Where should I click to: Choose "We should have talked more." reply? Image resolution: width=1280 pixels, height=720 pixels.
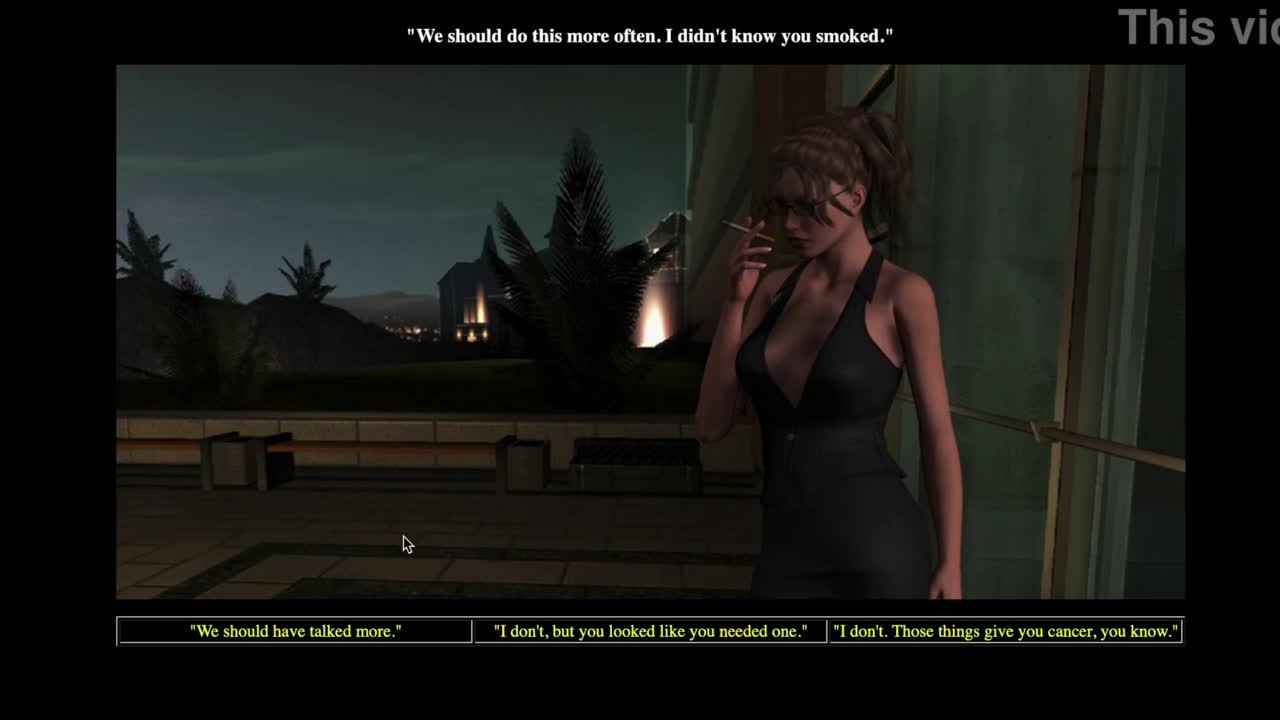(x=295, y=631)
